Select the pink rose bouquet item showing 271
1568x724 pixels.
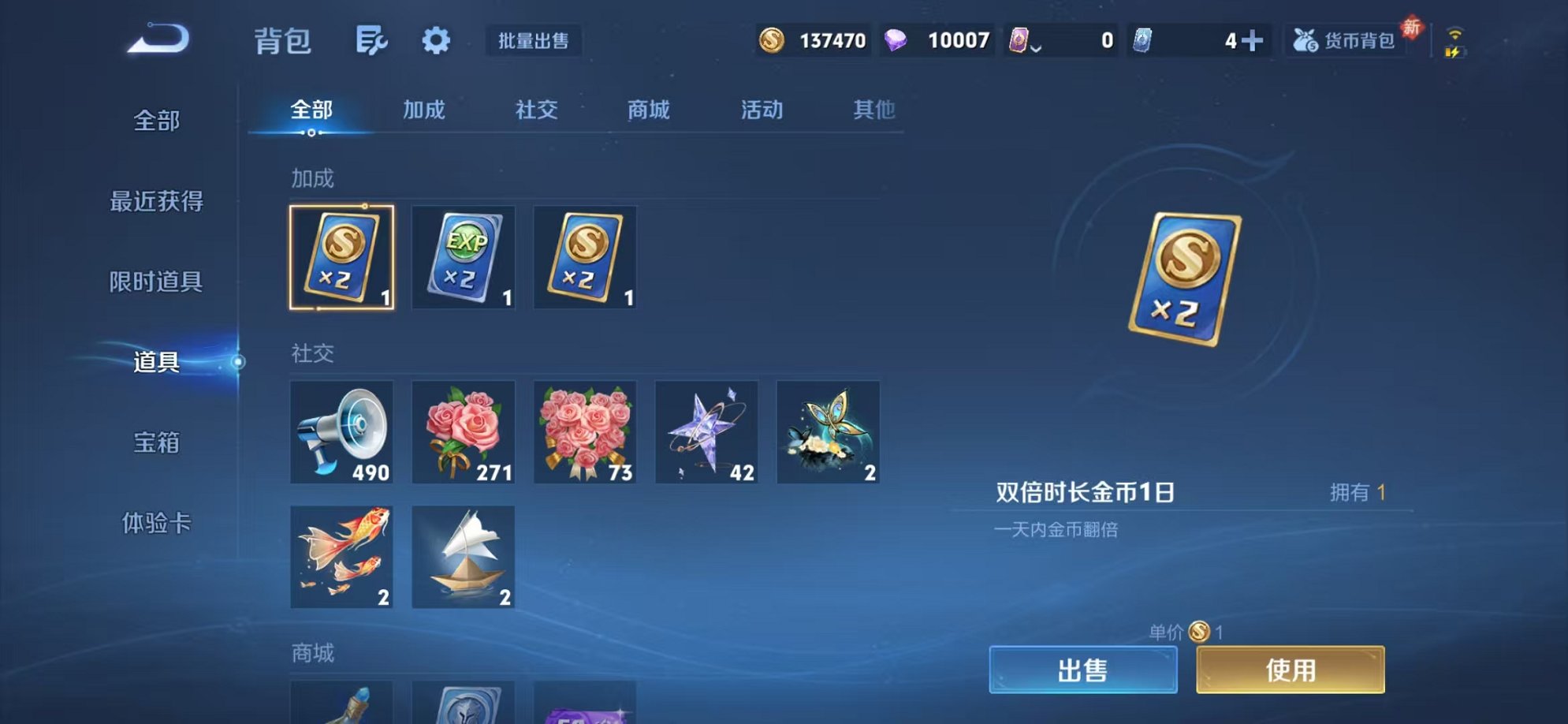pos(464,431)
